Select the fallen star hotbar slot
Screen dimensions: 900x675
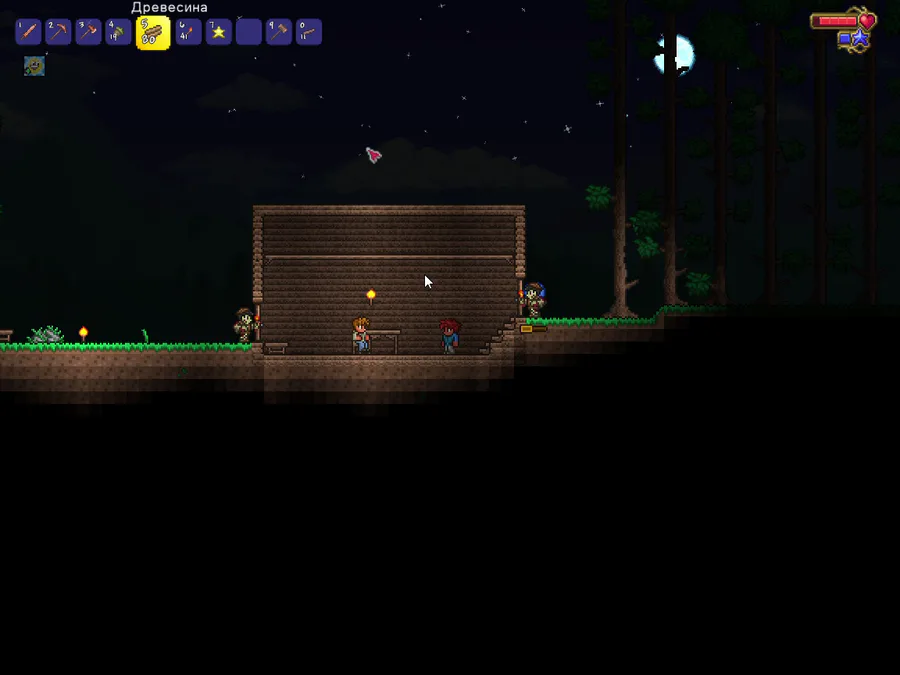point(218,32)
